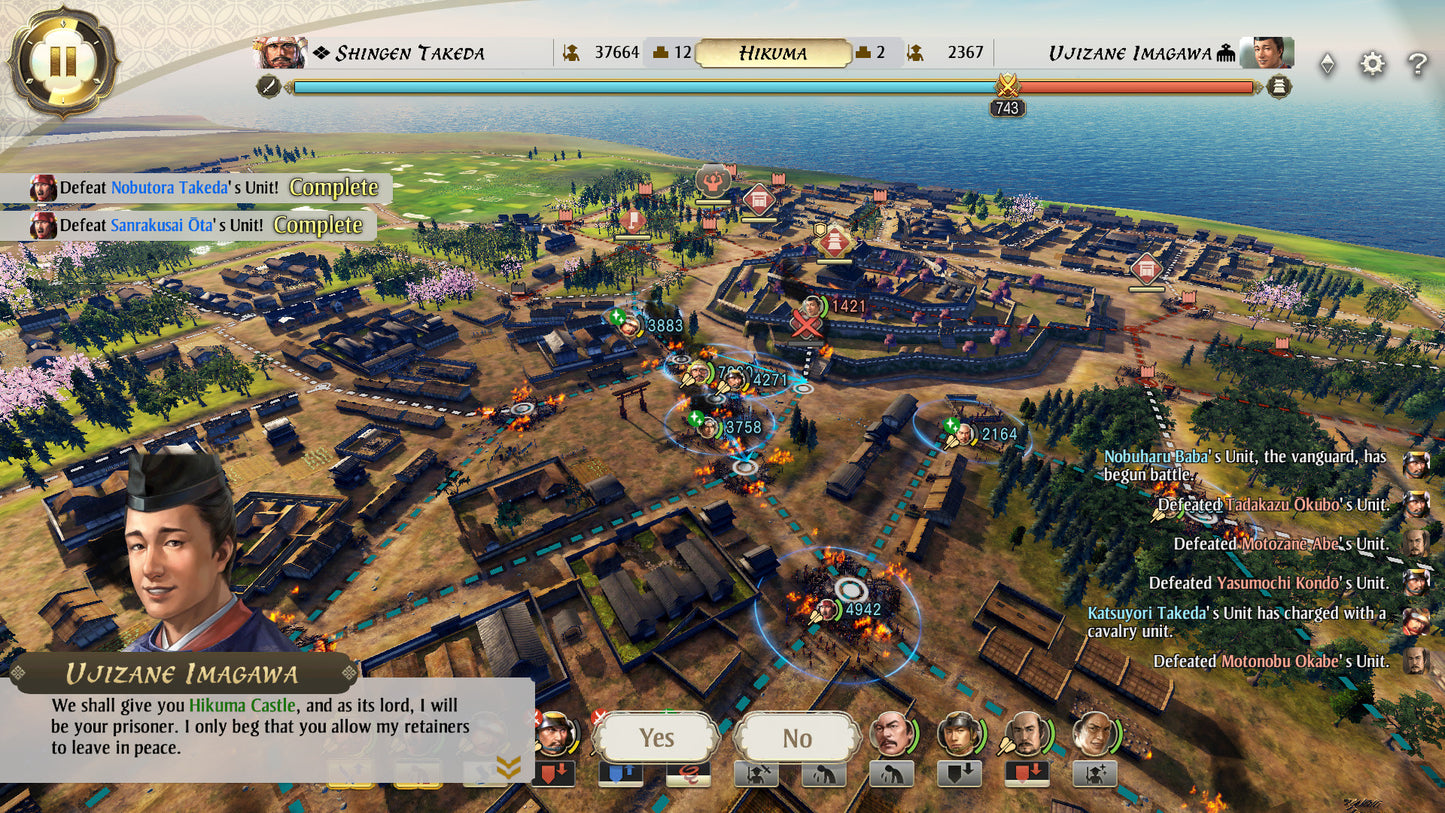Click the castle keep marker with shield badge

pyautogui.click(x=835, y=241)
